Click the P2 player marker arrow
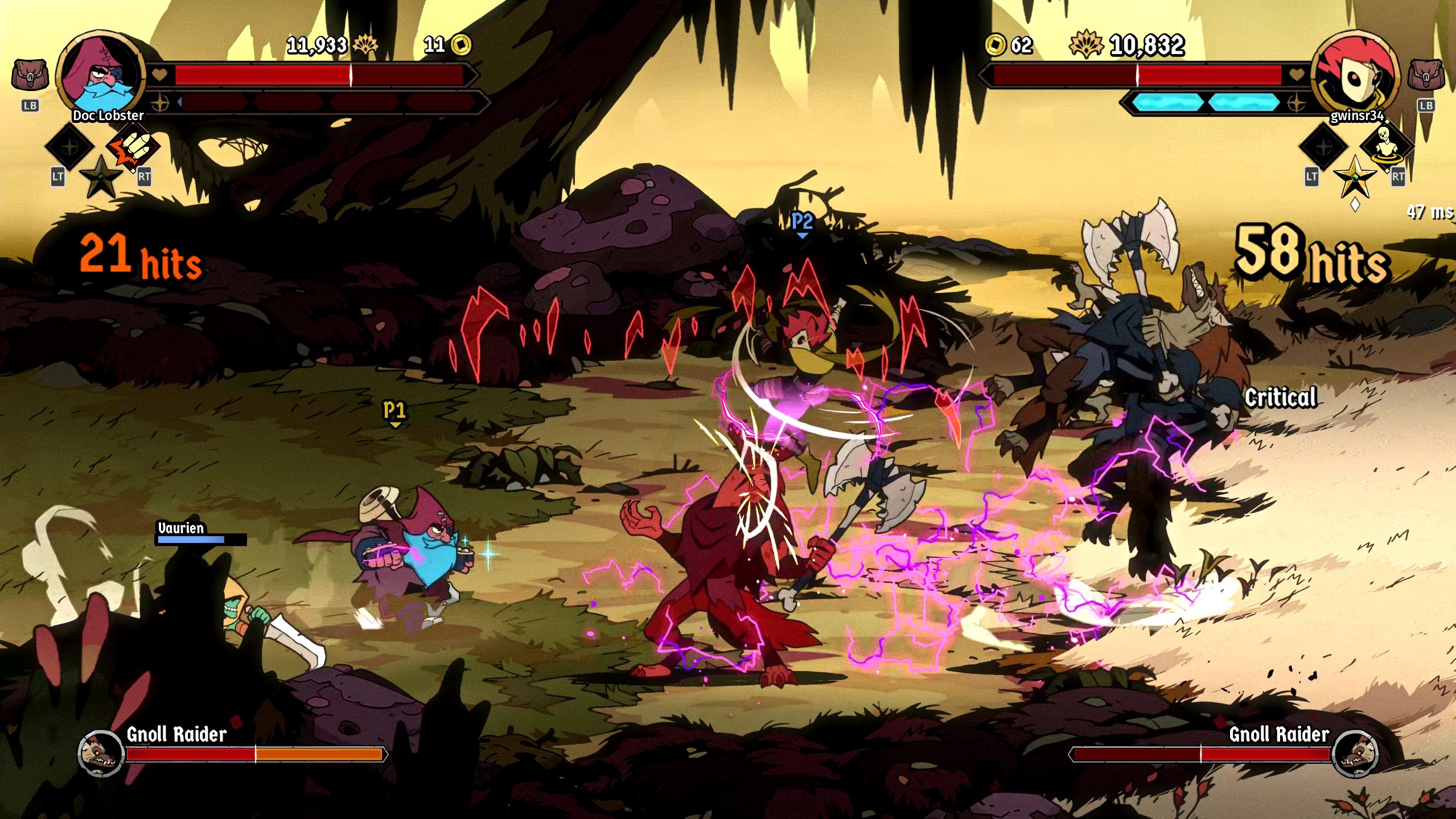Viewport: 1456px width, 819px height. click(x=802, y=226)
